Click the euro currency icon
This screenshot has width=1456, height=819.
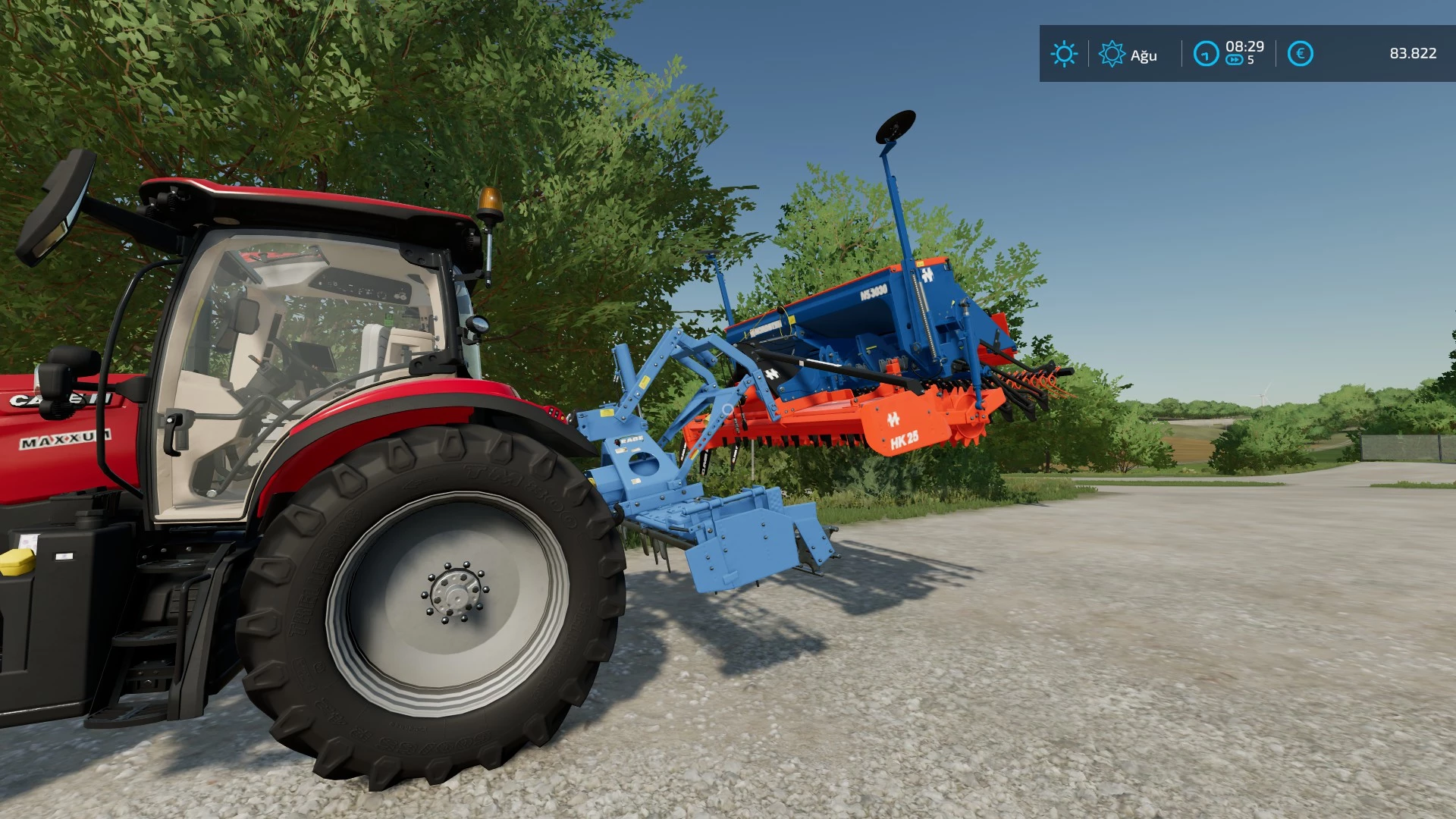click(1298, 54)
